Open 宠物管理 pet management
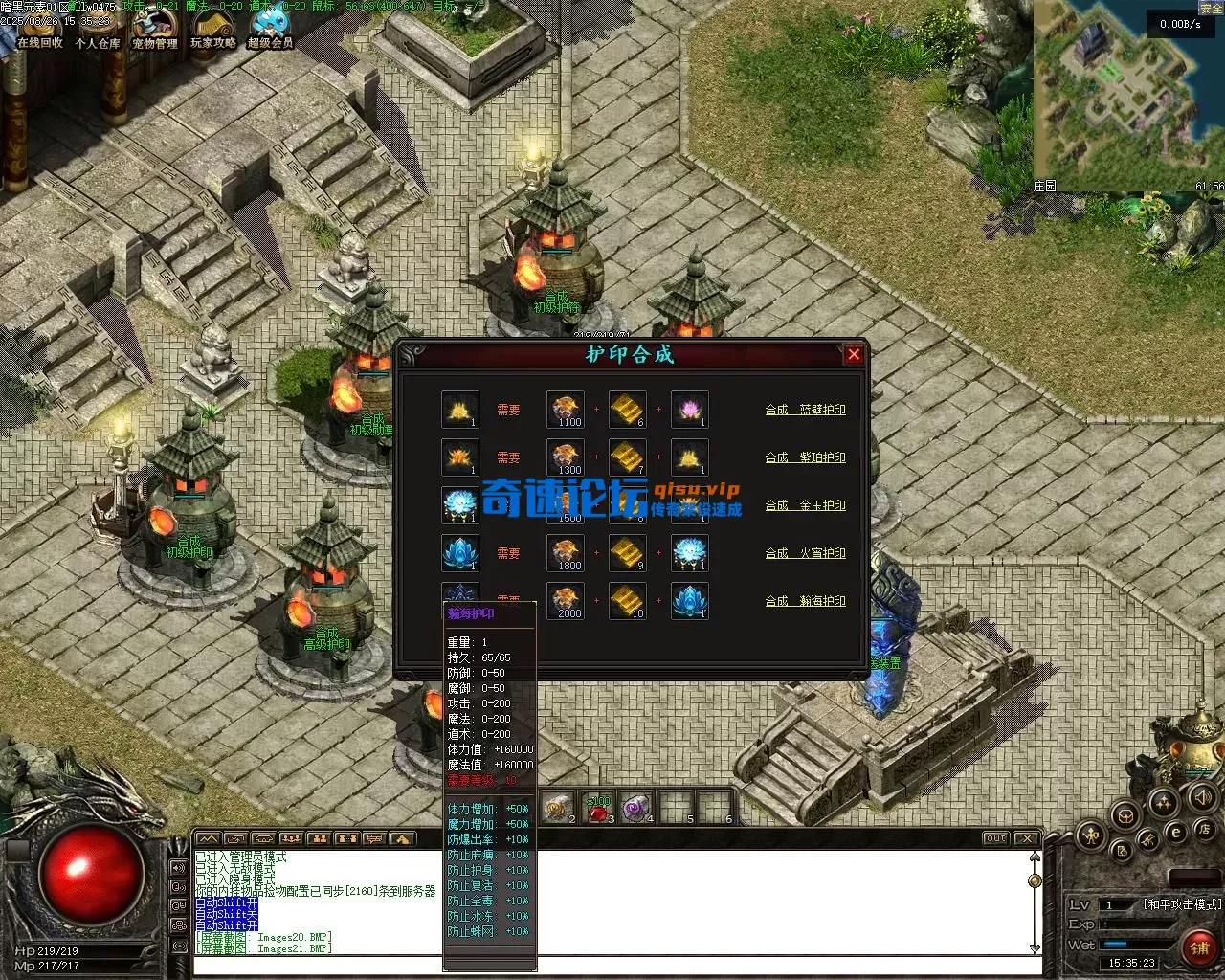Screen dimensions: 1225x980 click(x=154, y=29)
